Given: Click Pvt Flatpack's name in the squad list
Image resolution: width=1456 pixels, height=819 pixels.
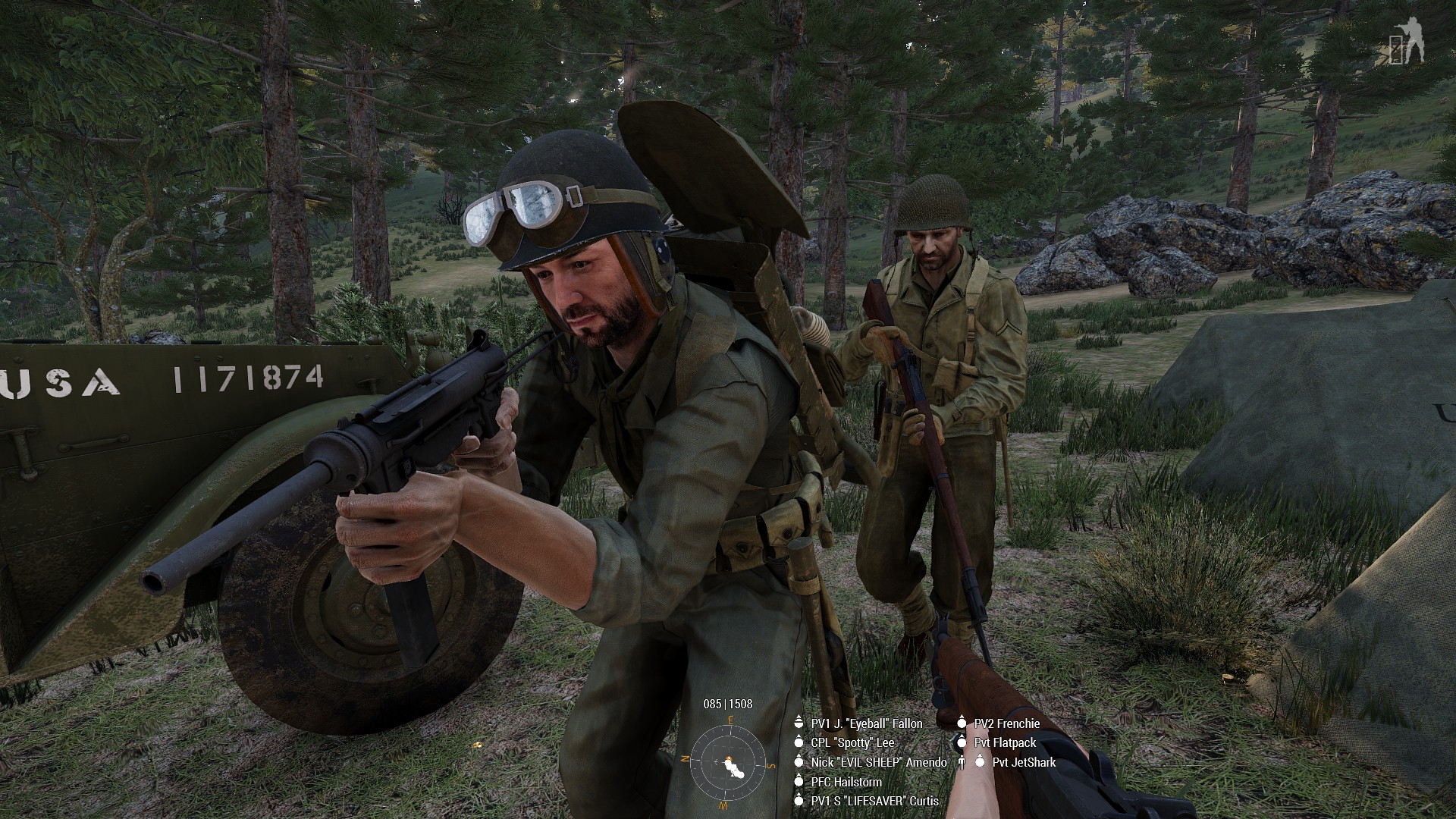Looking at the screenshot, I should [1005, 743].
